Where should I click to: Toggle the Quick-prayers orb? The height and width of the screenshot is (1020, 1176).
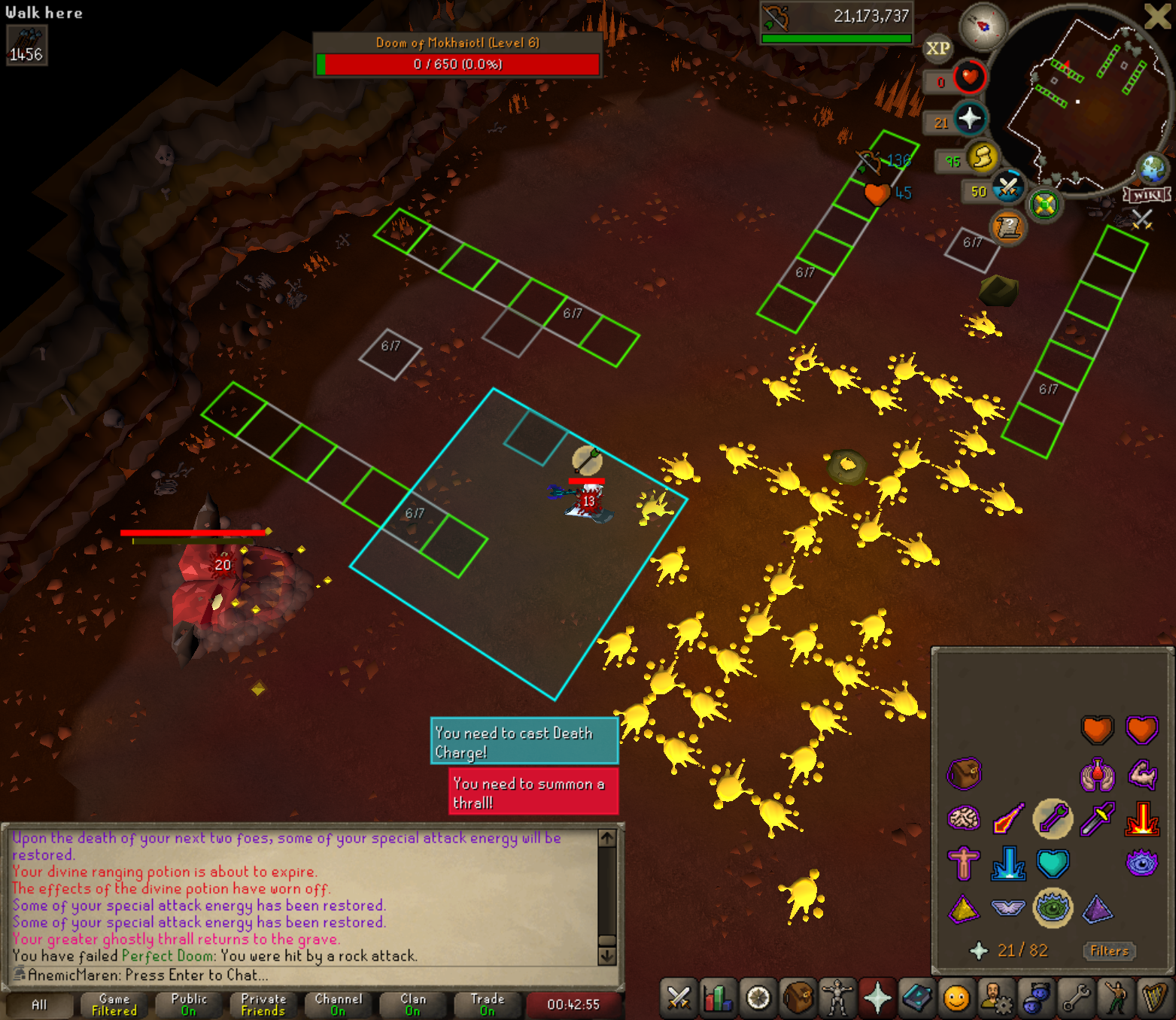[x=969, y=118]
